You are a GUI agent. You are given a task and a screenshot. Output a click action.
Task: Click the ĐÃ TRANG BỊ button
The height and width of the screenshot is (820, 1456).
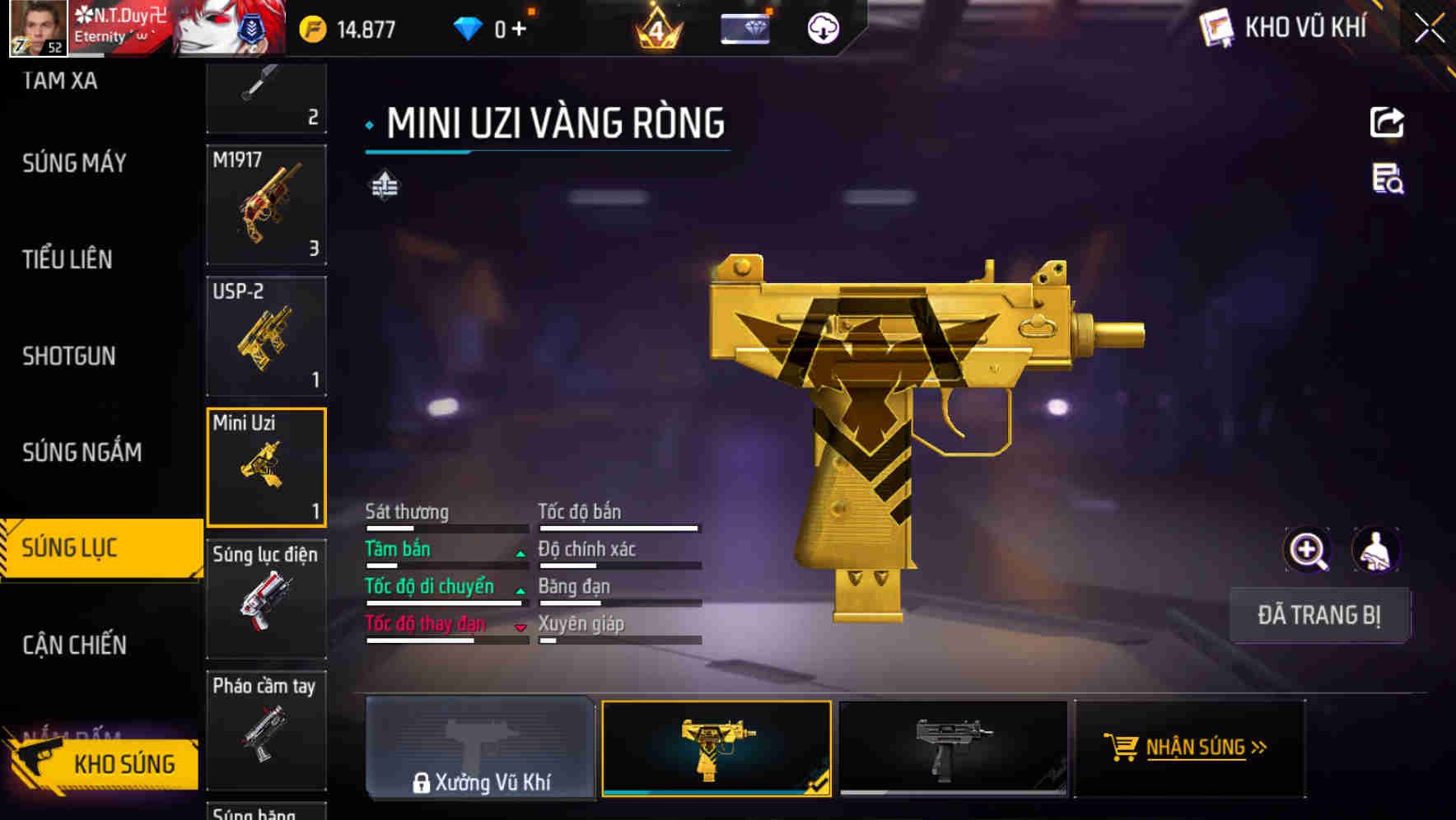click(x=1318, y=615)
